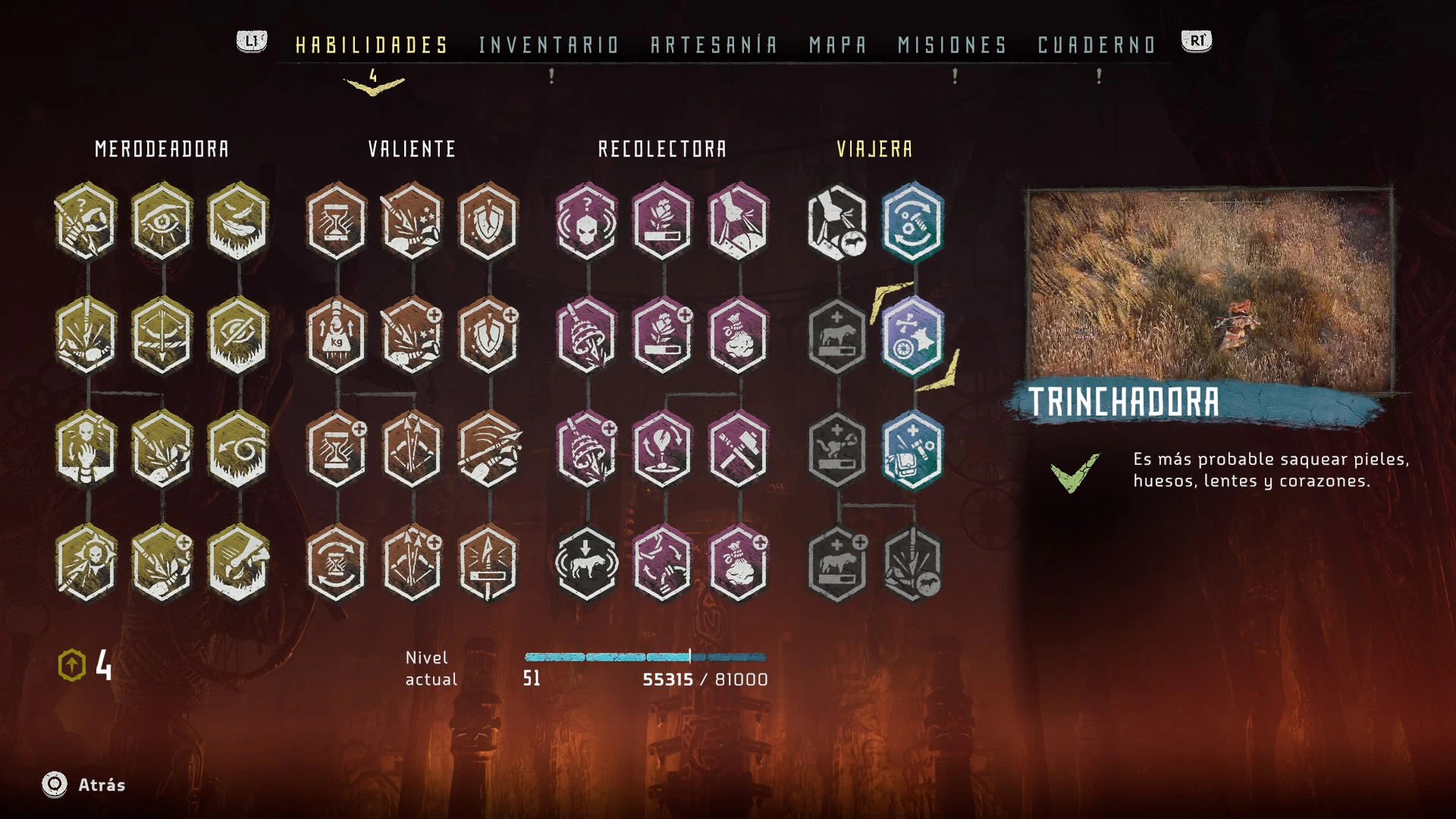Pick the kg weight skill icon

(x=337, y=336)
